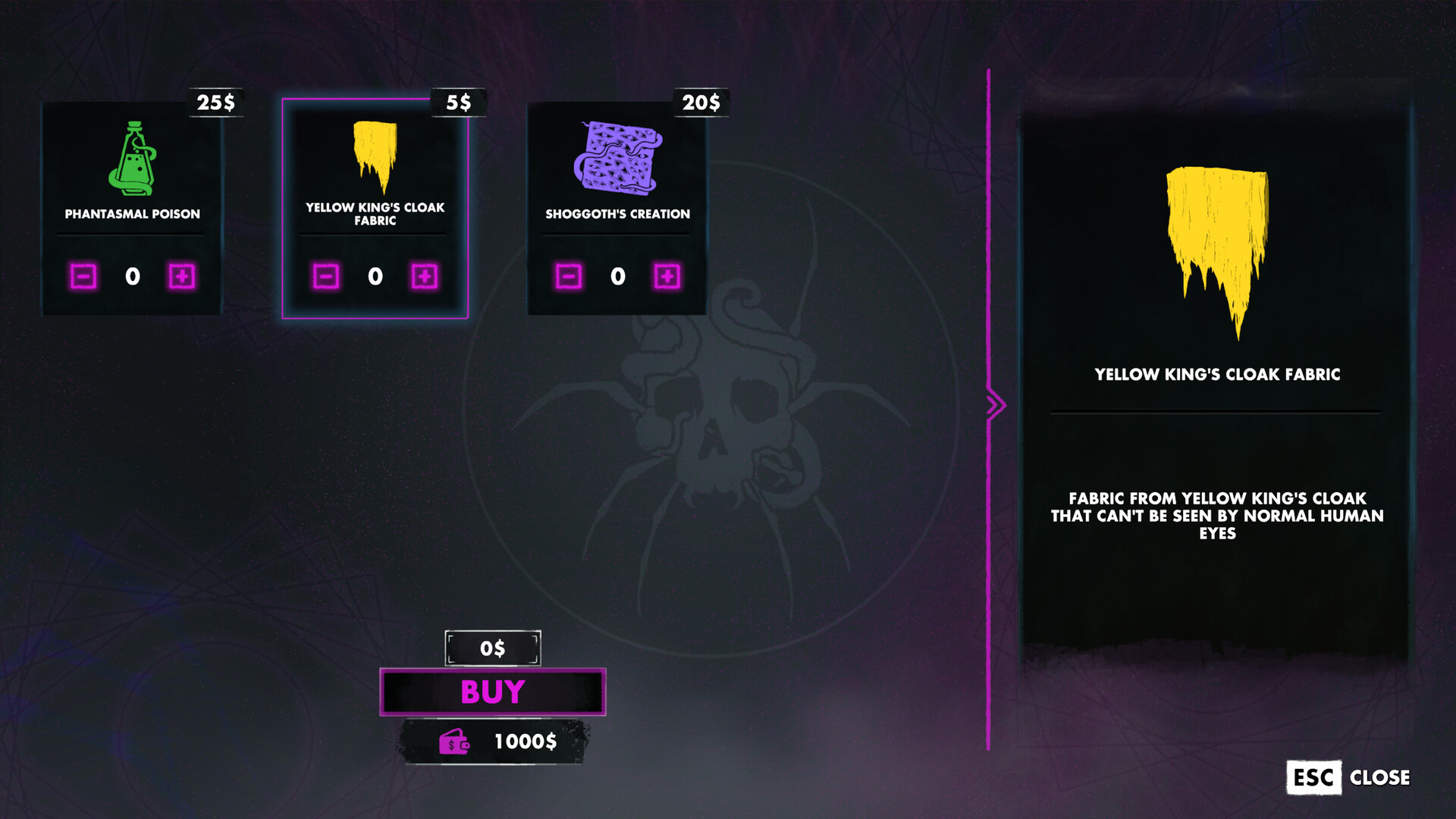
Task: Increase Phantasmal Poison quantity
Action: [x=182, y=277]
